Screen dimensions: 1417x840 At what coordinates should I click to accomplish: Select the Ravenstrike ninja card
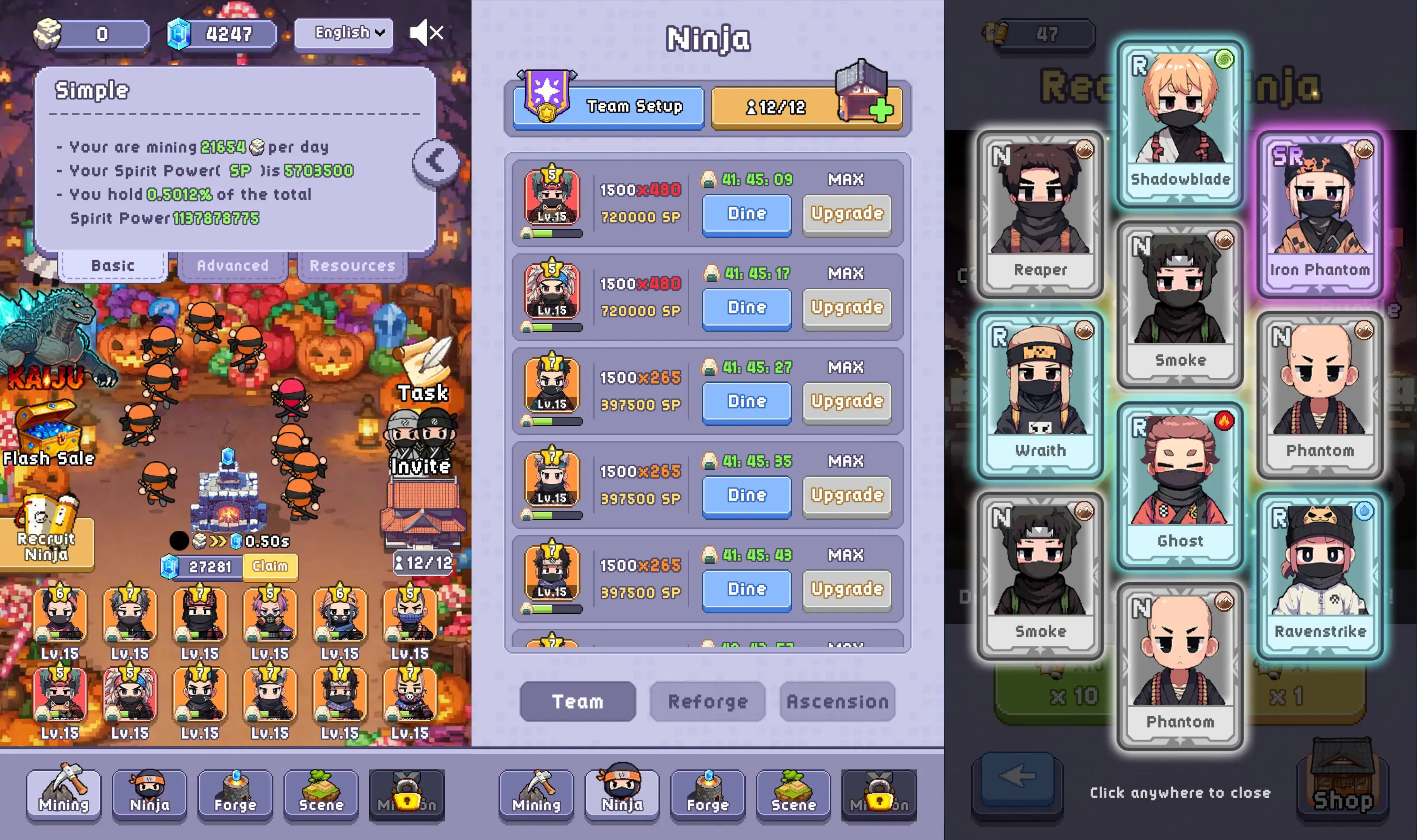point(1319,575)
